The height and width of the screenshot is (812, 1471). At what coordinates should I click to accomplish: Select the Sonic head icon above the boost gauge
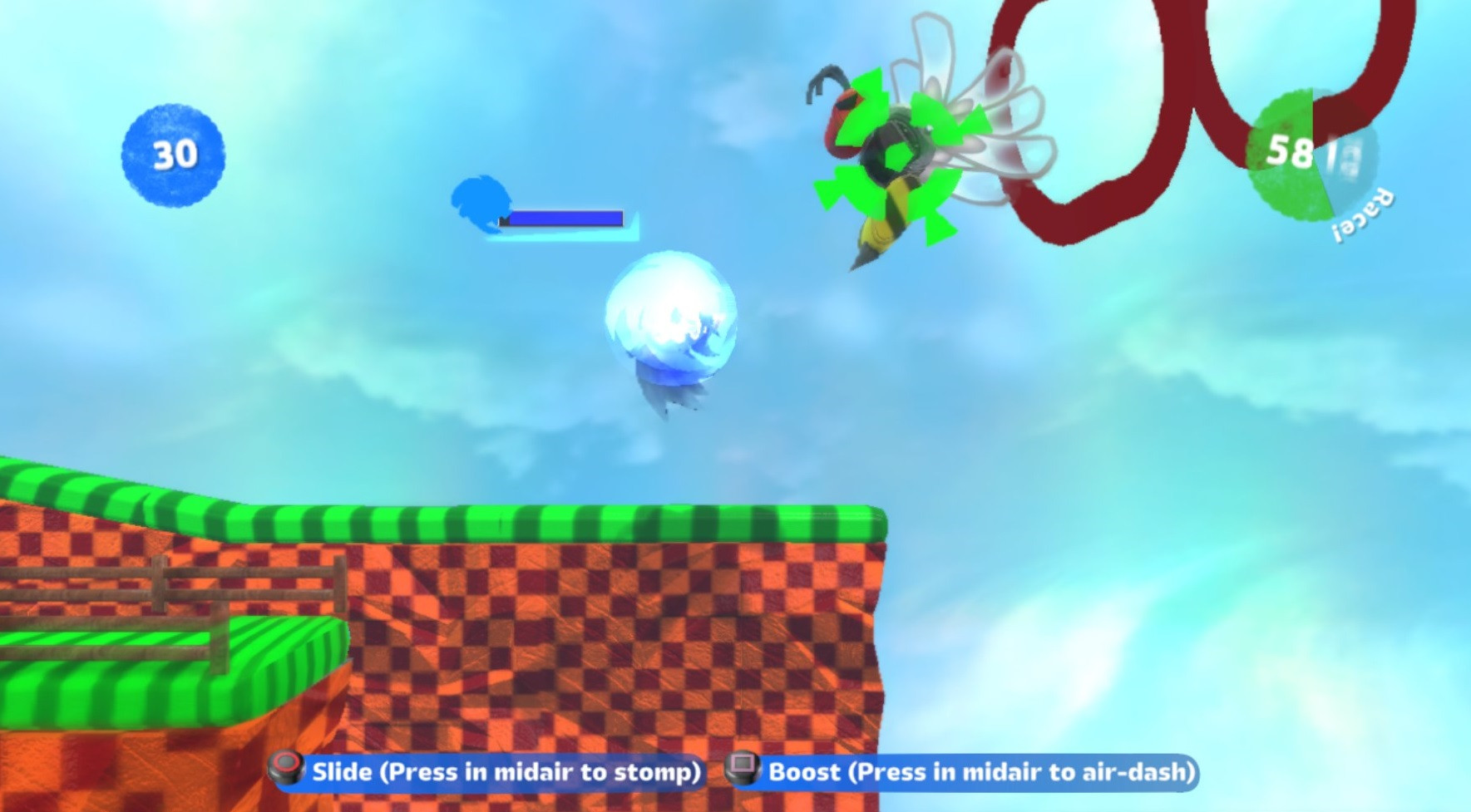(481, 203)
